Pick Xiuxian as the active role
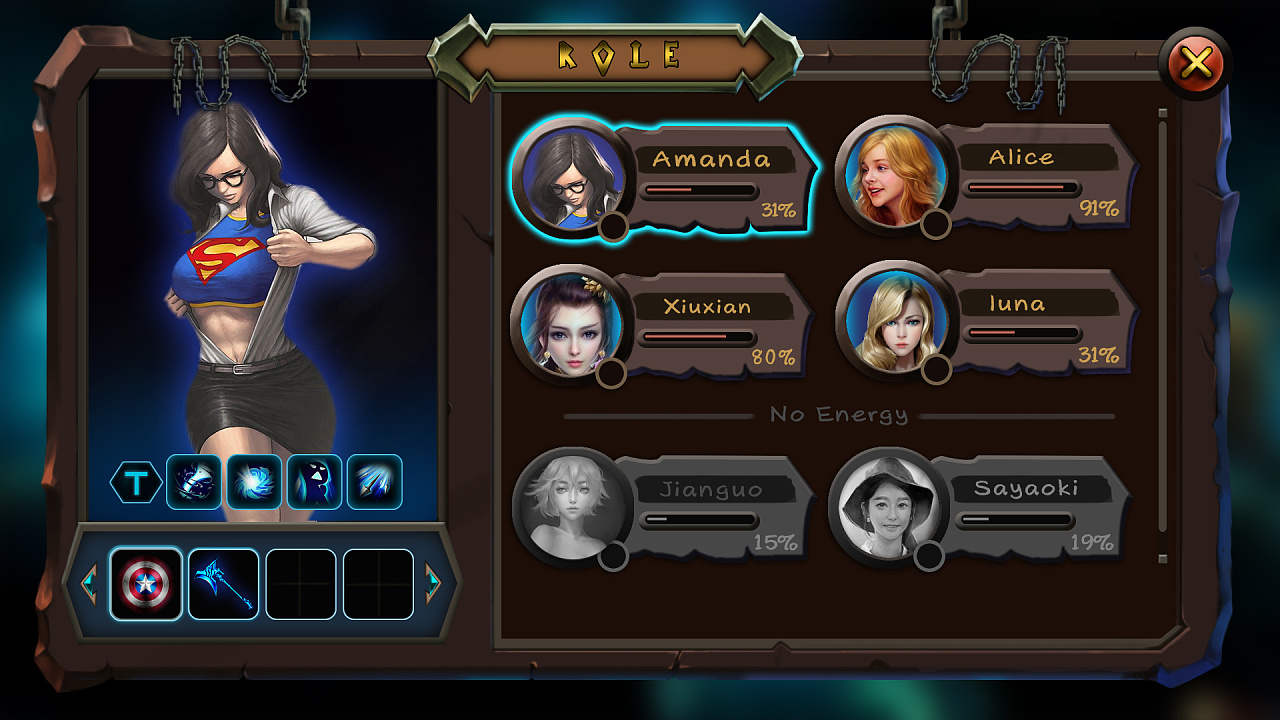The image size is (1280, 720). click(661, 324)
